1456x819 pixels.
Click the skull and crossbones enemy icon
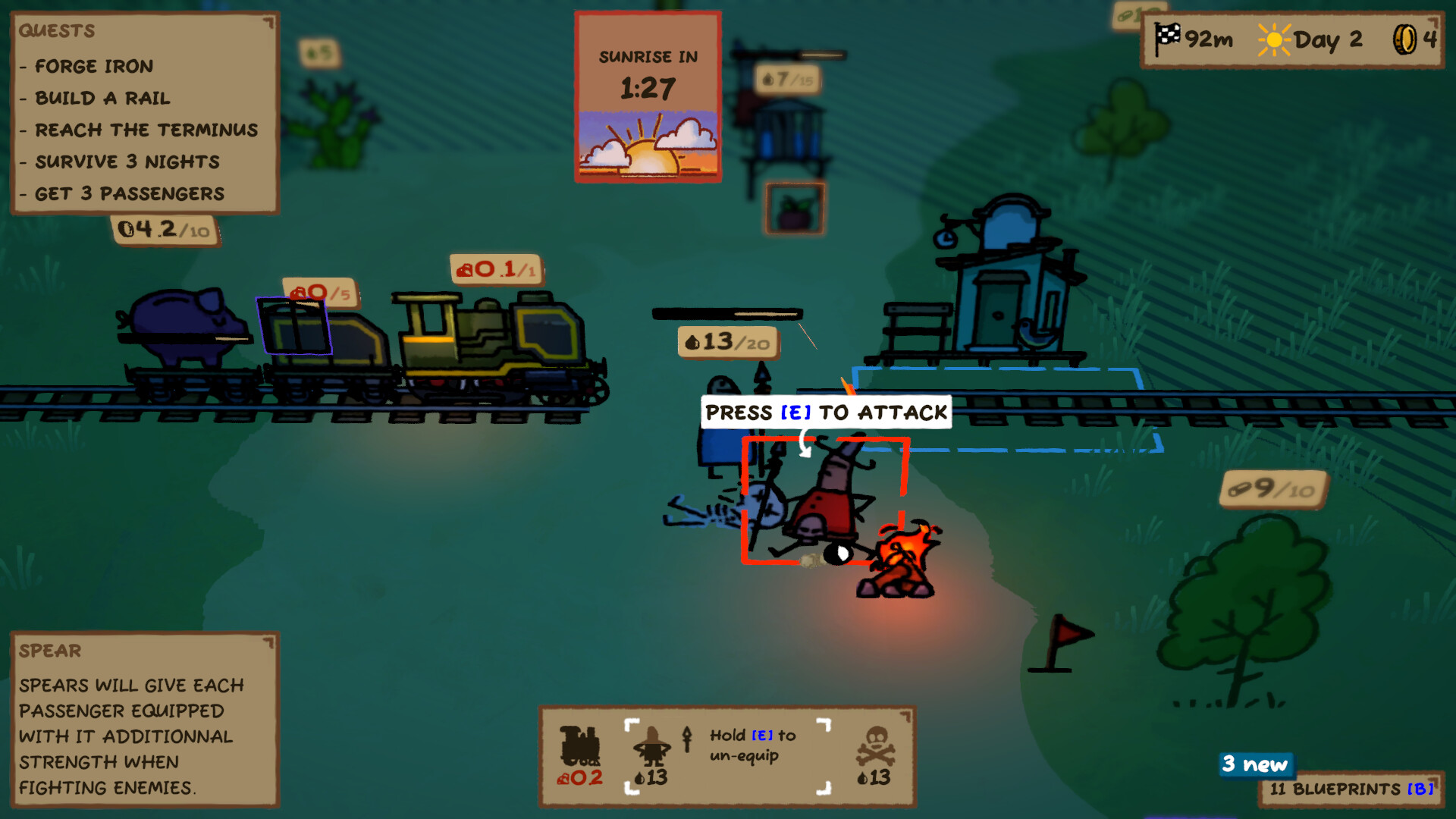[876, 747]
